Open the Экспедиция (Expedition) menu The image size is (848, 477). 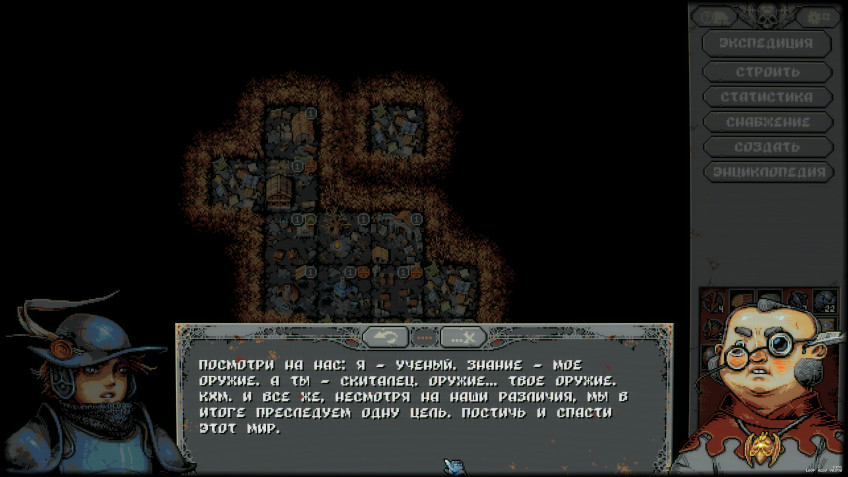[x=767, y=44]
